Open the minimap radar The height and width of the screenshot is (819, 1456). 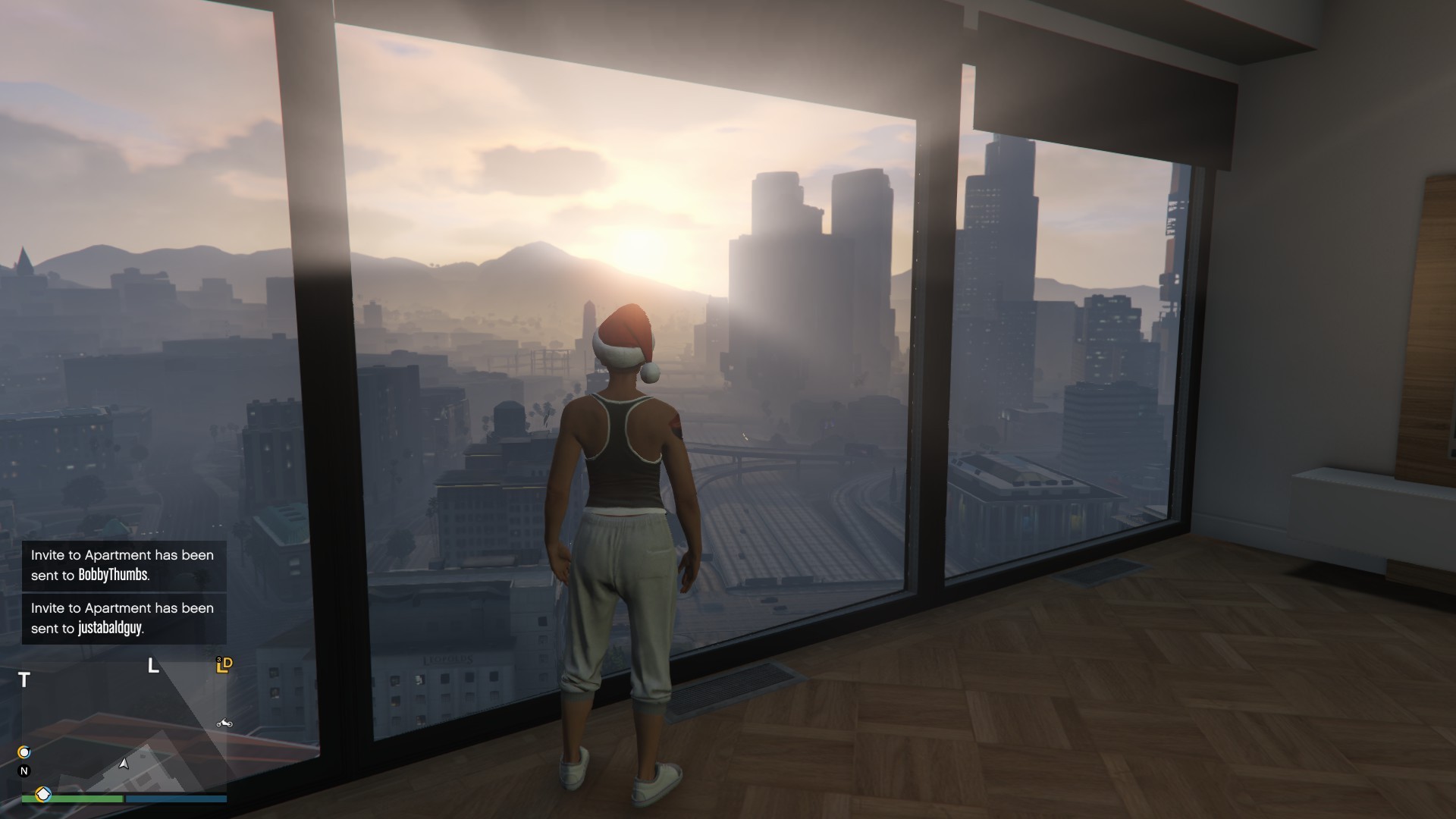124,728
